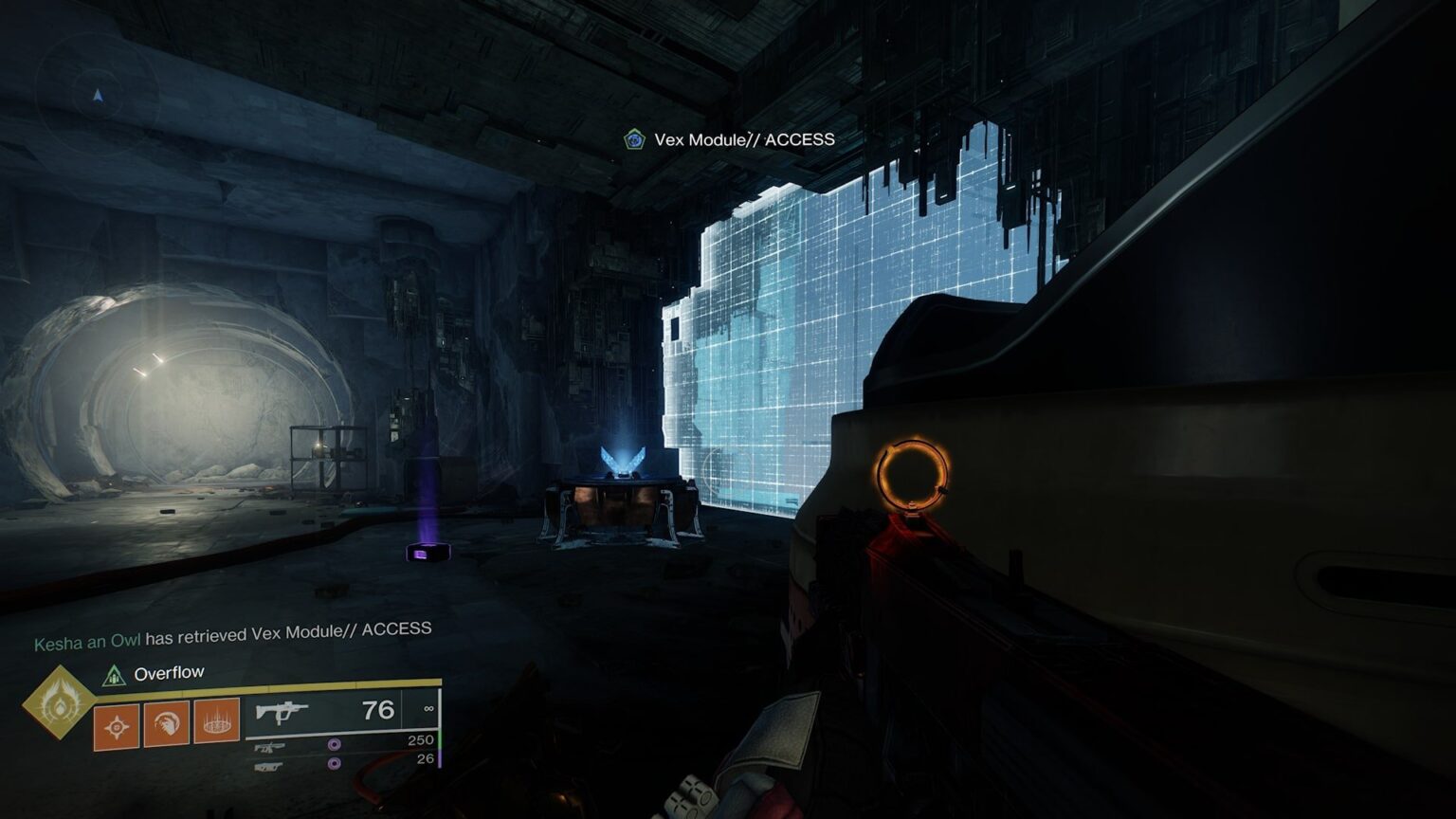Viewport: 1456px width, 819px height.
Task: Click the stowed sidearm weapon icon
Action: click(x=269, y=767)
